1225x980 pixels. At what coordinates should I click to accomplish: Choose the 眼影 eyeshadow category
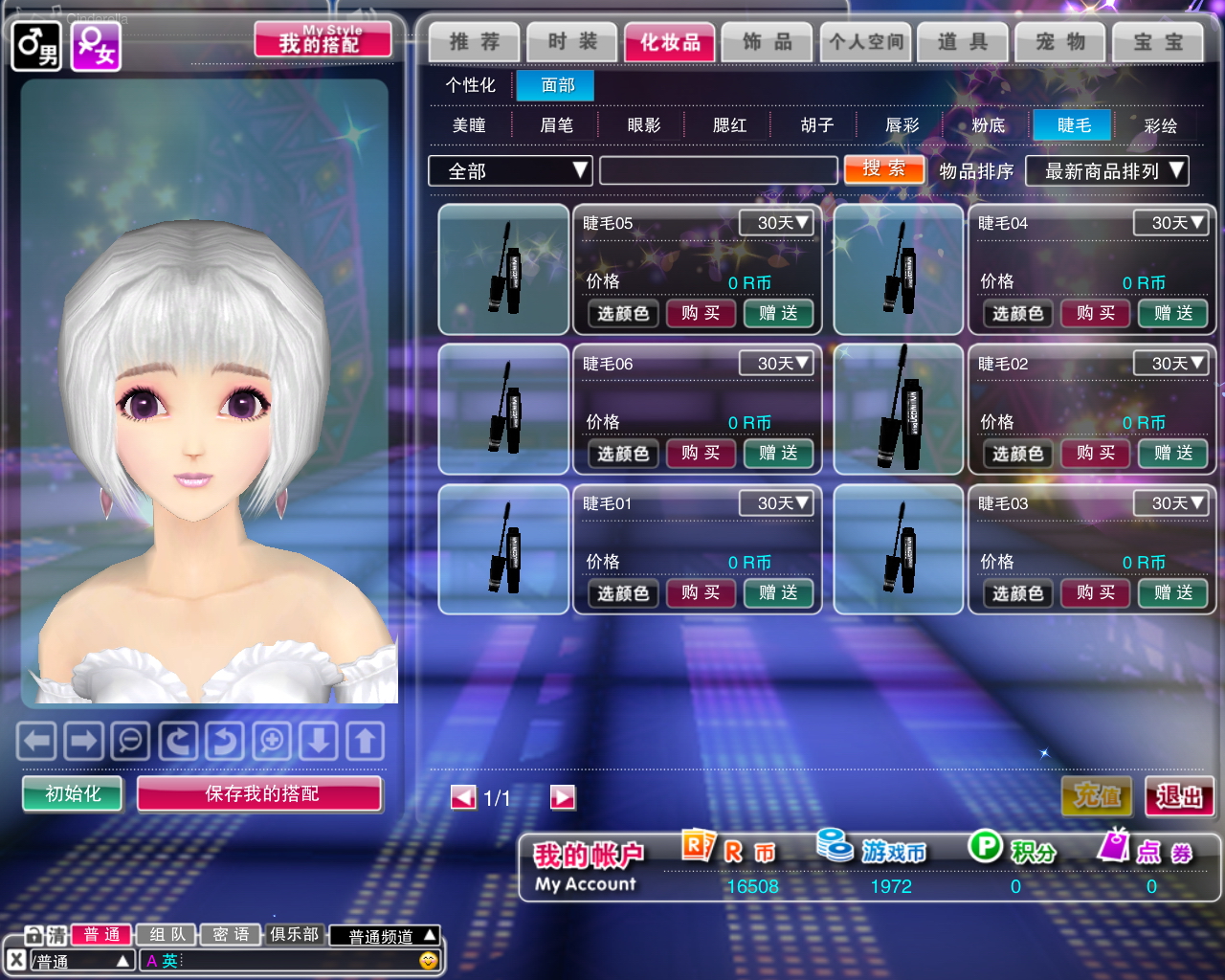[643, 125]
